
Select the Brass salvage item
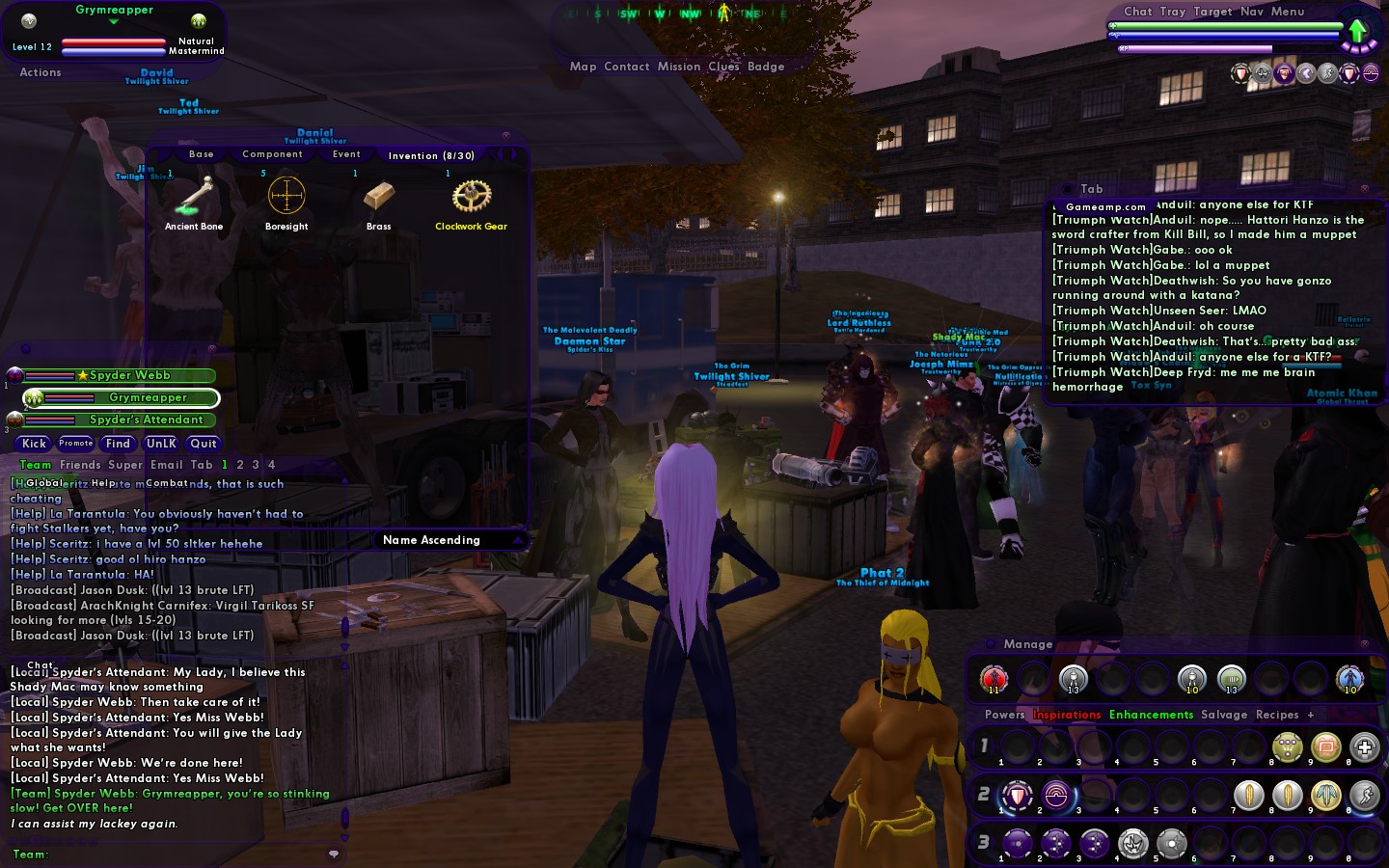(378, 199)
